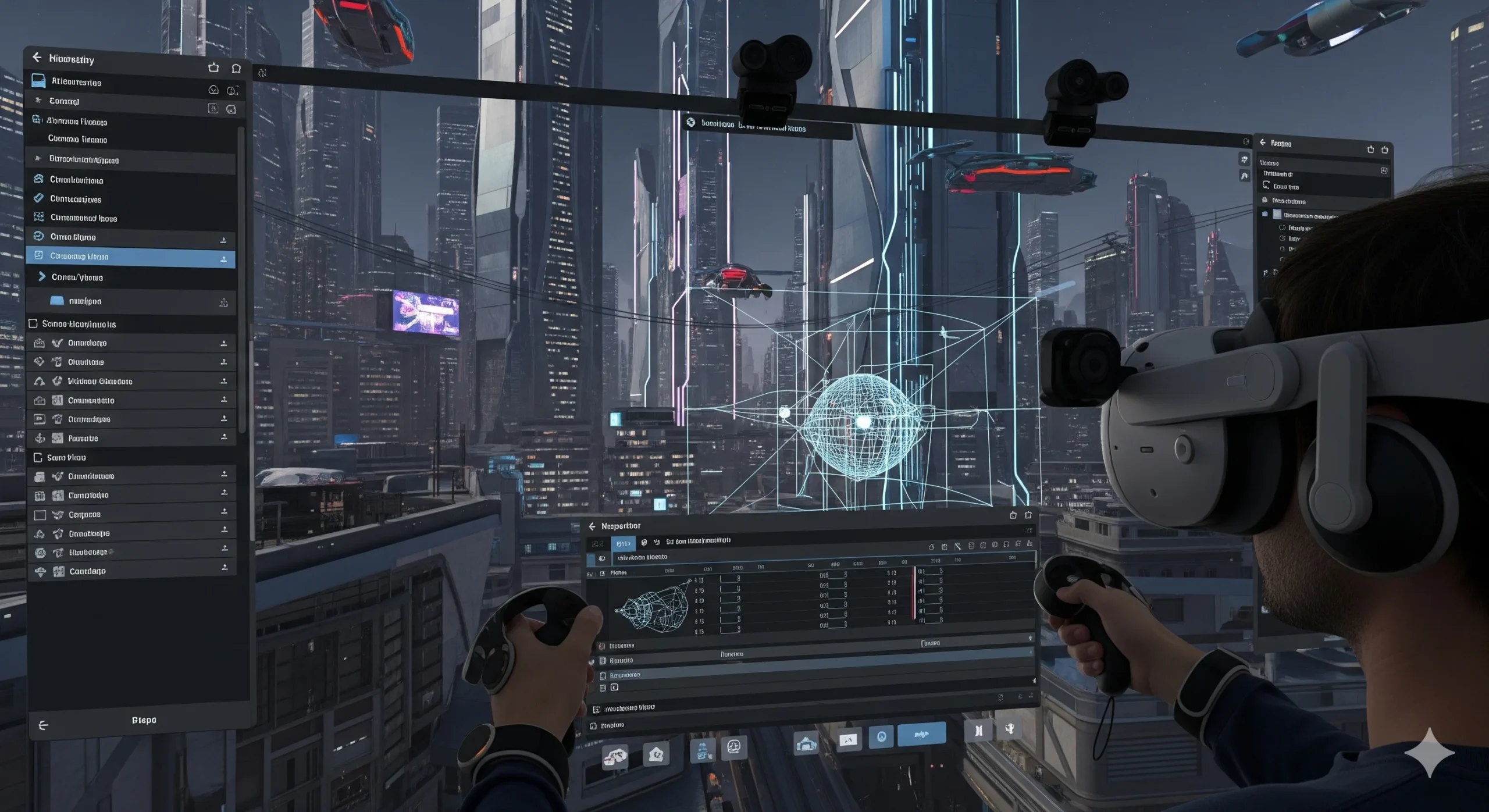Choose the white picture card button in the bottom toolbar
Viewport: 1489px width, 812px height.
click(x=848, y=740)
